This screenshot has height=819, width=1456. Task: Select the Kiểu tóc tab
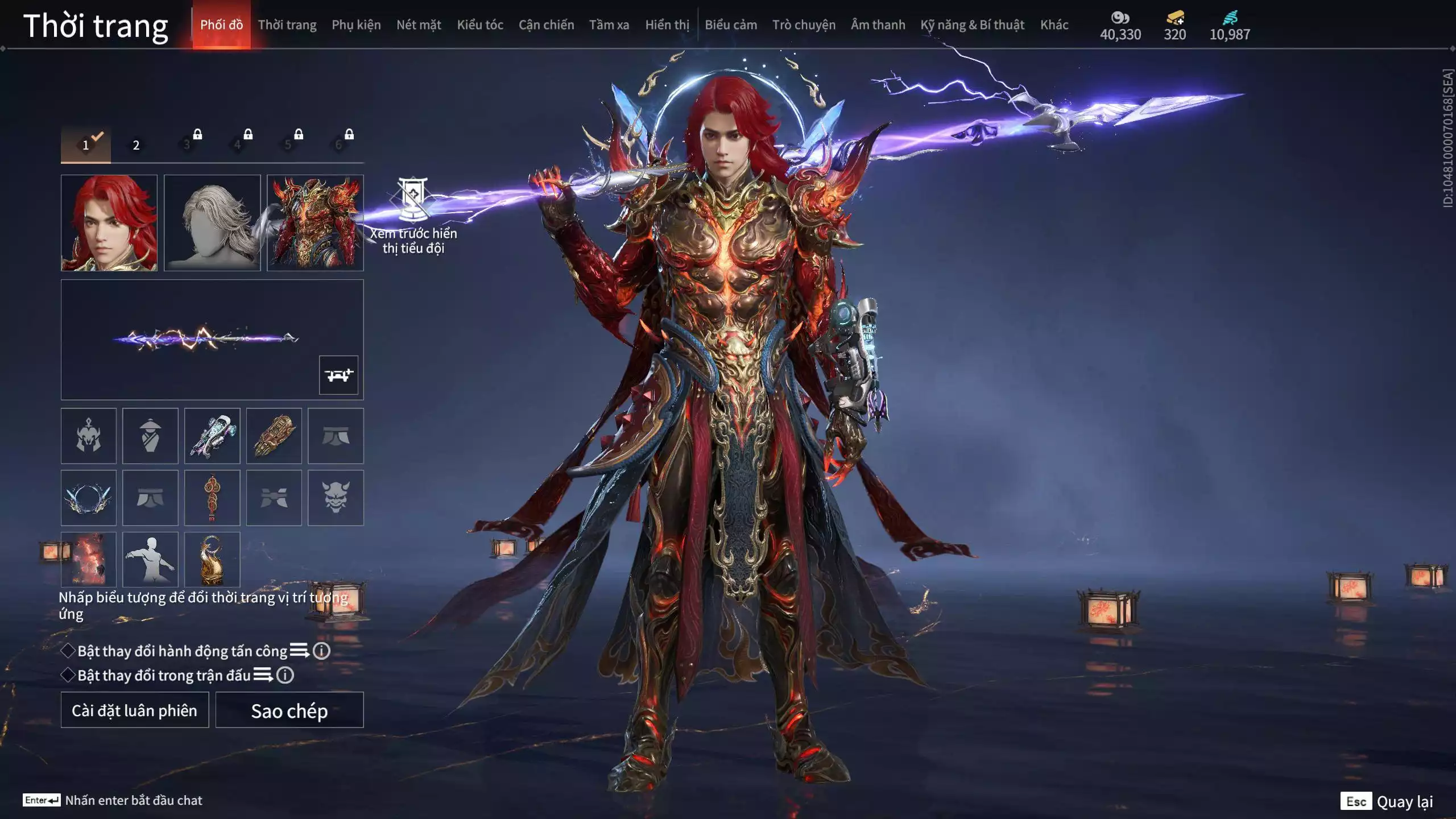click(480, 25)
